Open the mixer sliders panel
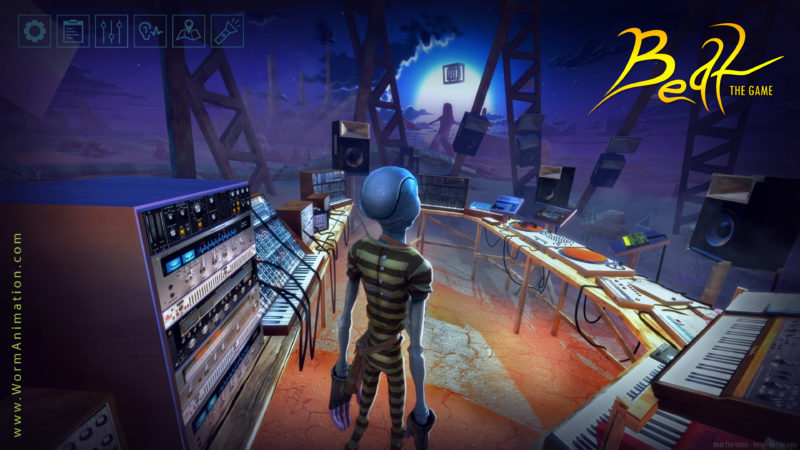The image size is (800, 450). point(111,31)
